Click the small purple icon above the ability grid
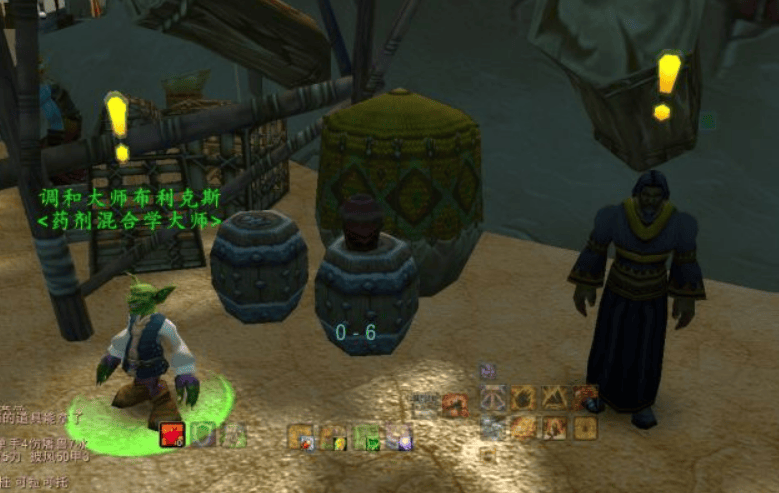Viewport: 779px width, 493px height. 487,370
